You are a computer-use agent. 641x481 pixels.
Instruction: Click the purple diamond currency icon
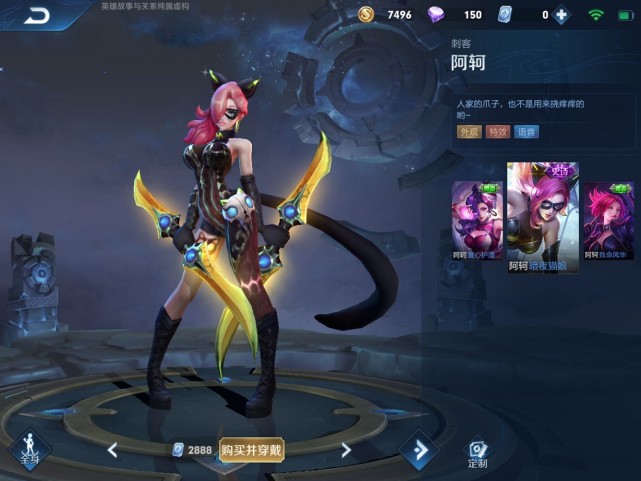point(436,15)
